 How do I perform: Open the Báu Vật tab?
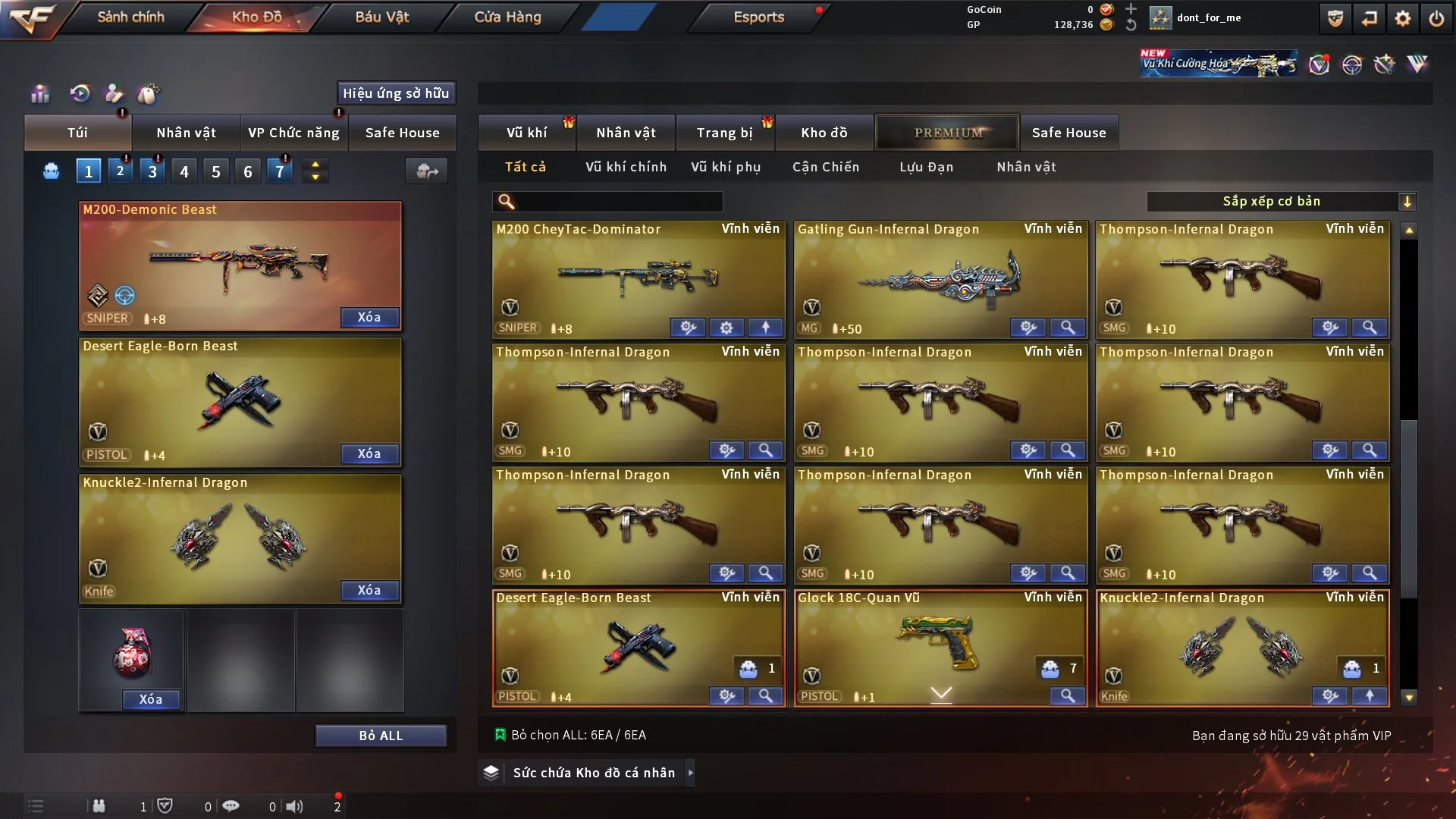coord(381,17)
